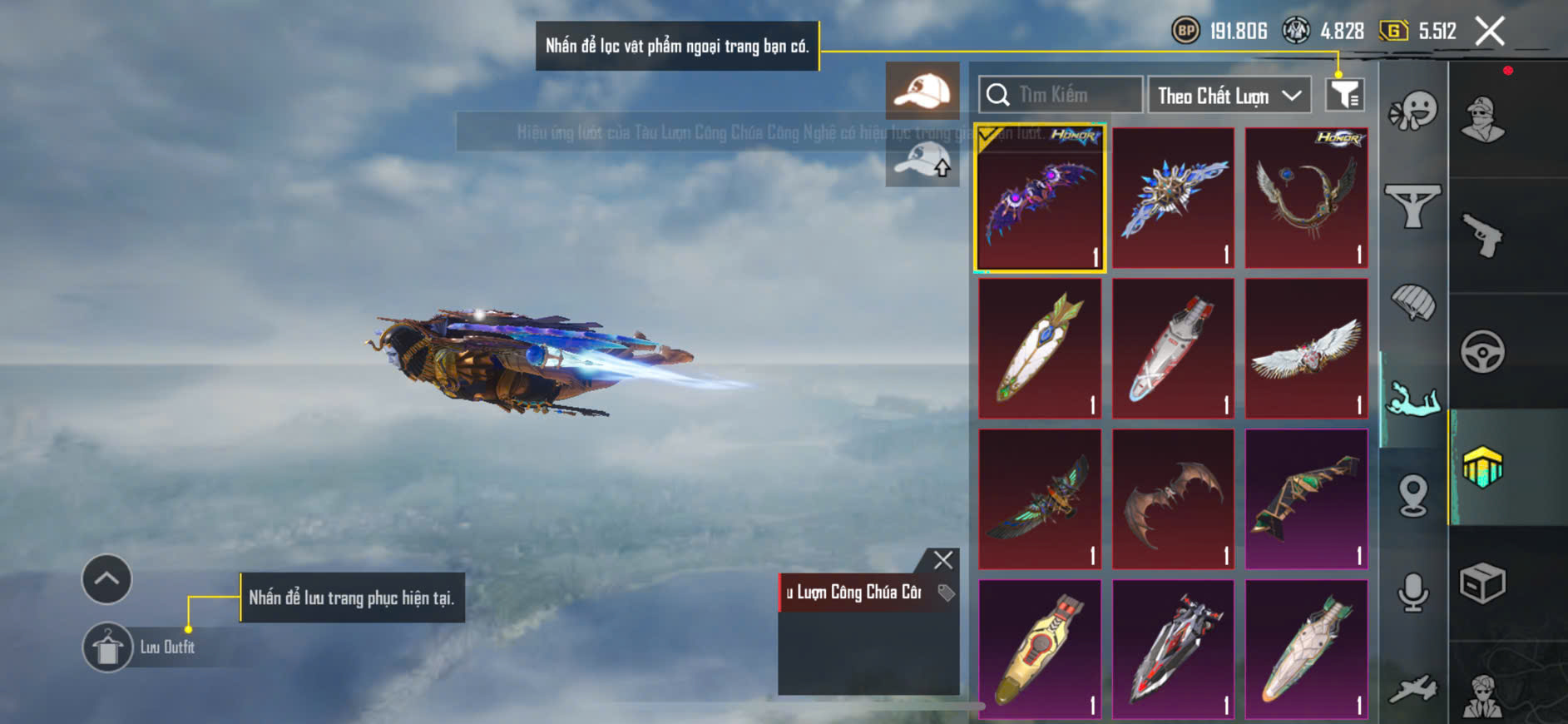Viewport: 1568px width, 724px height.
Task: Open the emote face category tab
Action: [x=1412, y=111]
